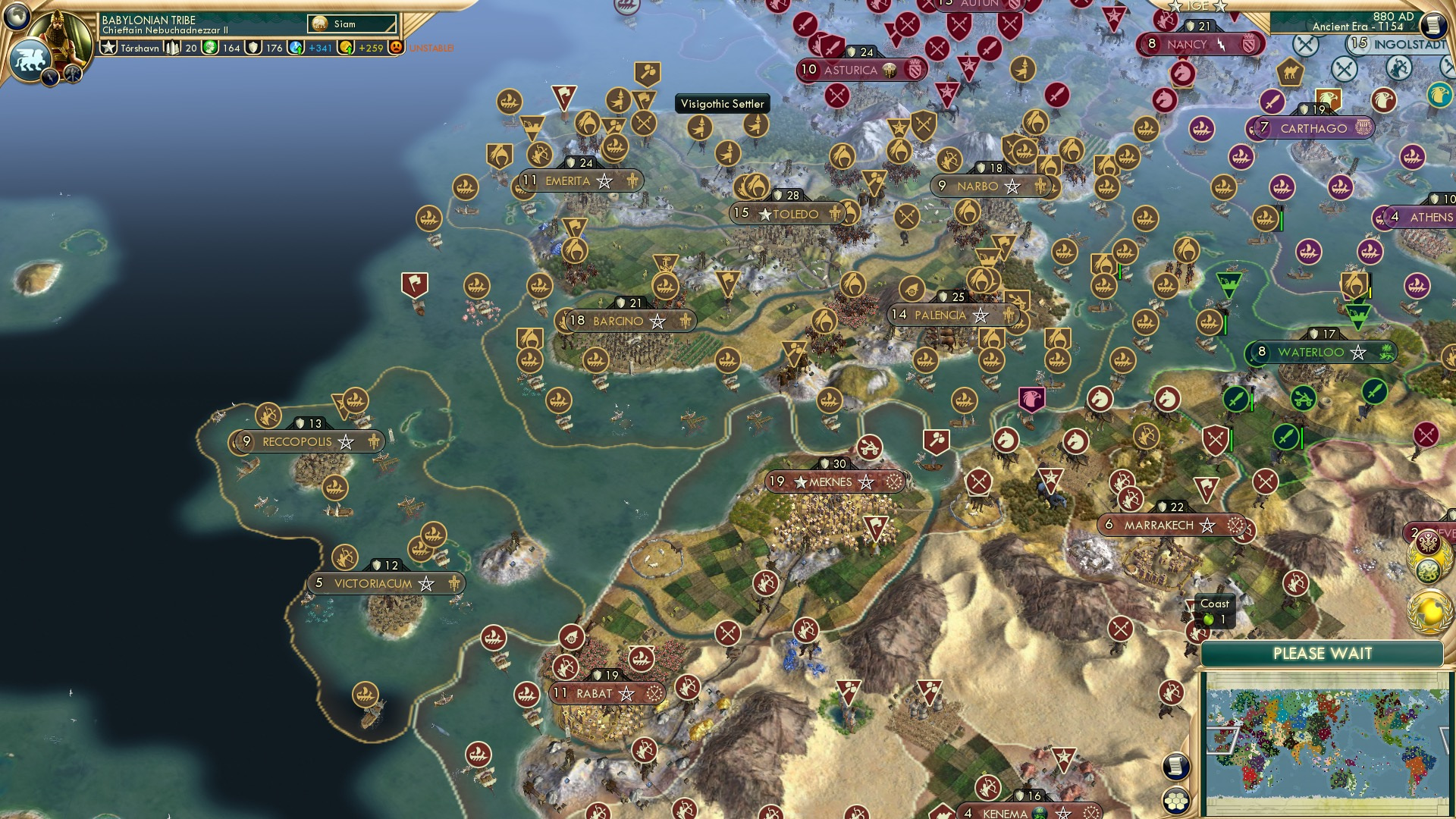This screenshot has height=819, width=1456.
Task: Click the UNSTABLE happiness face icon
Action: (x=397, y=49)
